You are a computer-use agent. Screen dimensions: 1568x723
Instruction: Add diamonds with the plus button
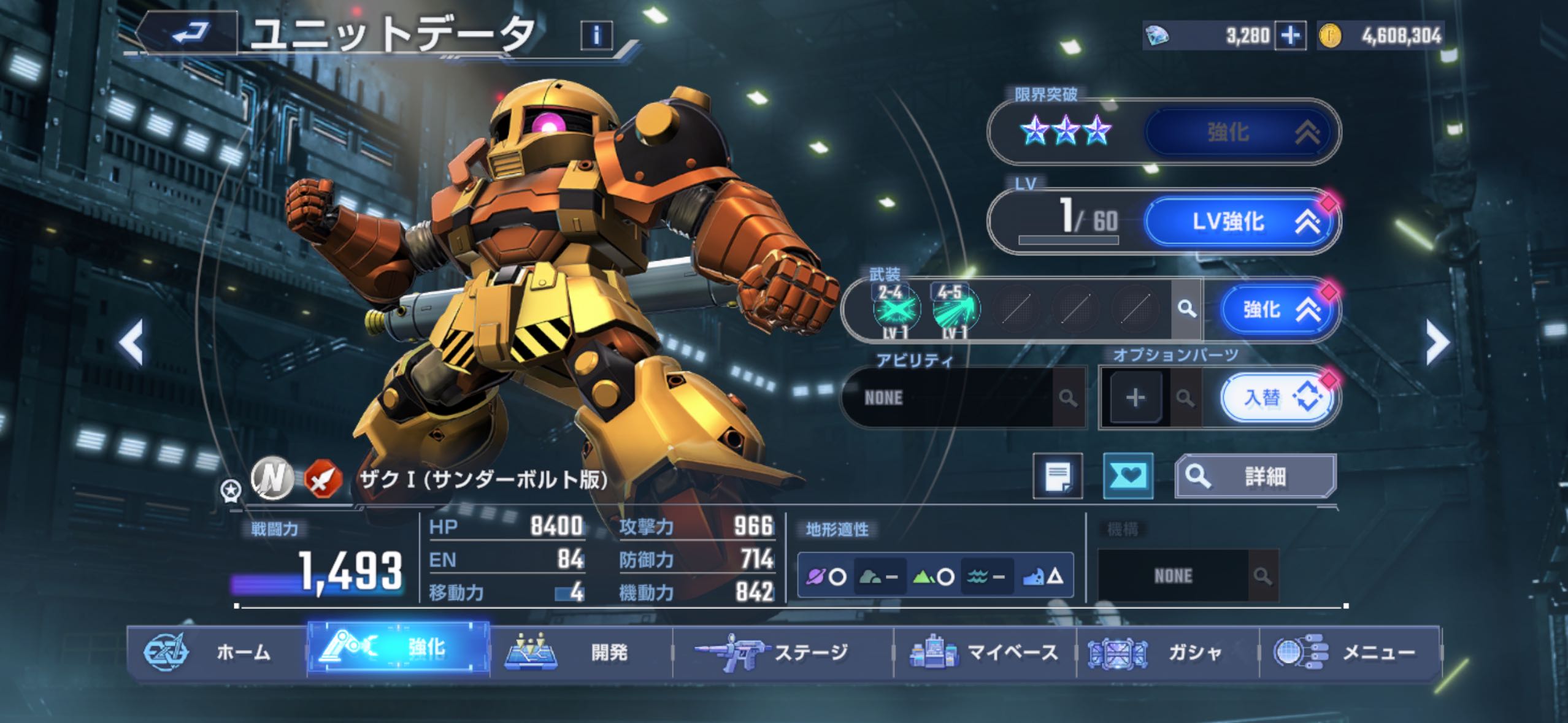[x=1289, y=36]
